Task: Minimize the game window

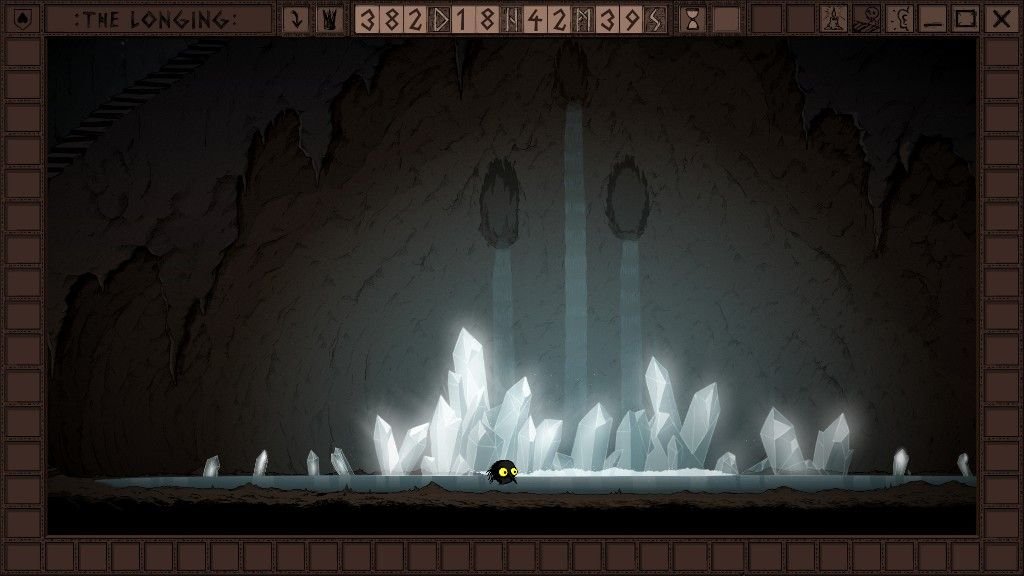Action: [x=932, y=19]
